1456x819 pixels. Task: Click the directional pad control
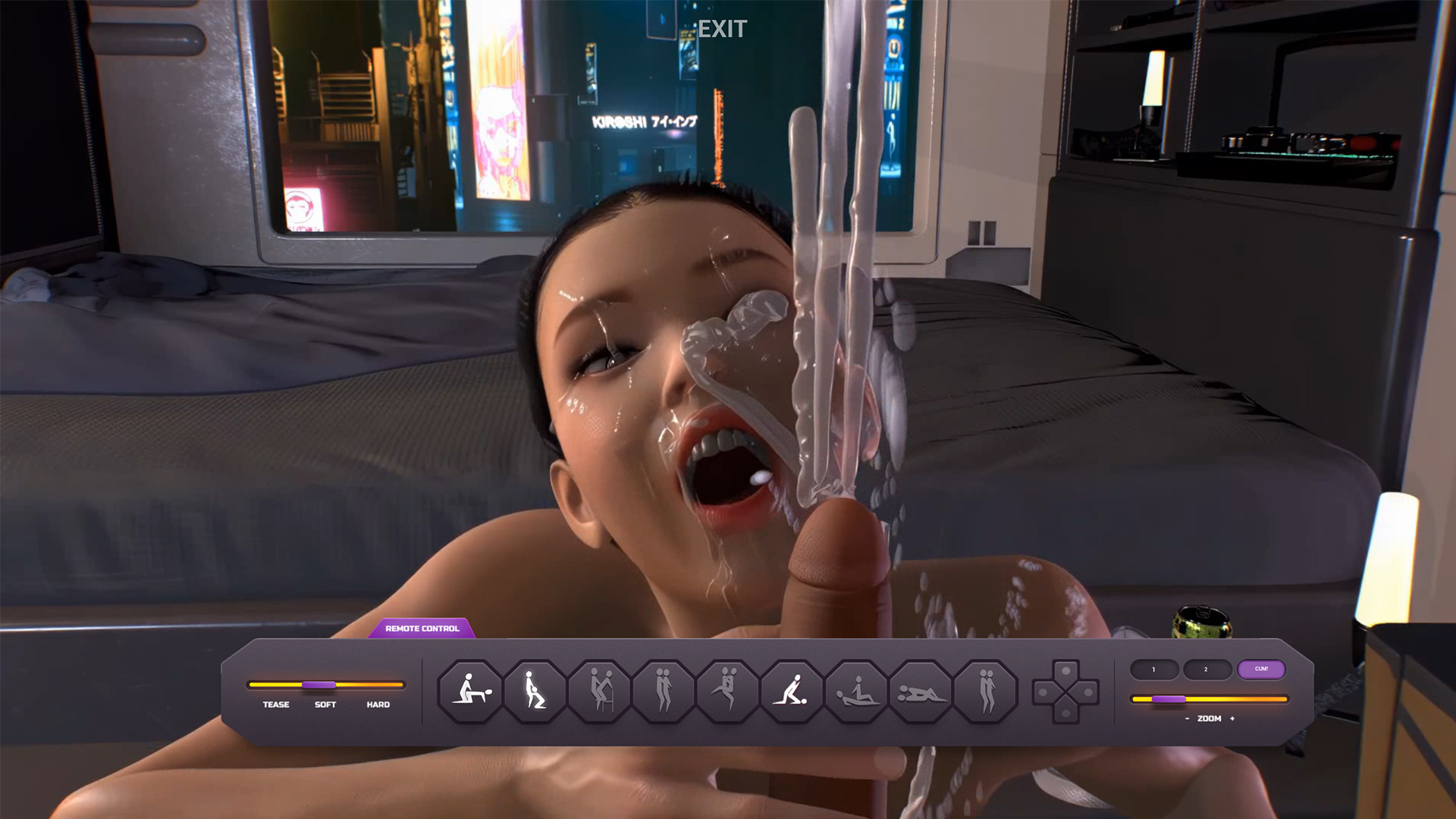pyautogui.click(x=1065, y=692)
